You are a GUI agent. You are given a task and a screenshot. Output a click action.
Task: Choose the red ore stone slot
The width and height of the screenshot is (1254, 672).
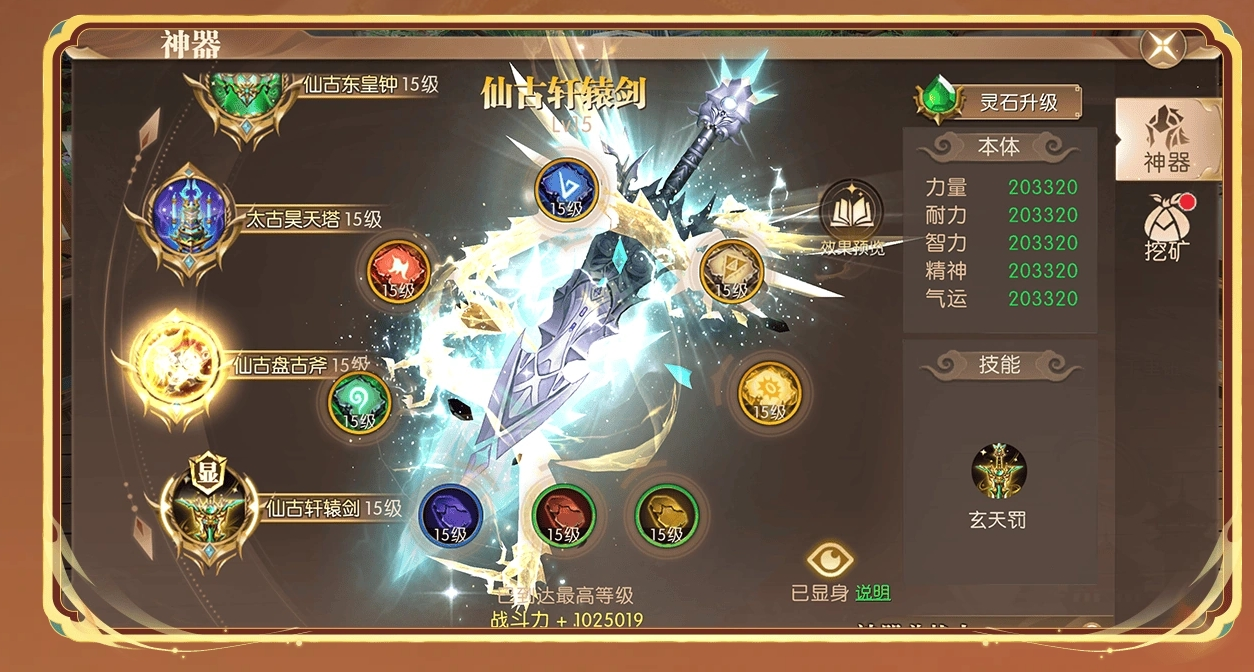[564, 515]
